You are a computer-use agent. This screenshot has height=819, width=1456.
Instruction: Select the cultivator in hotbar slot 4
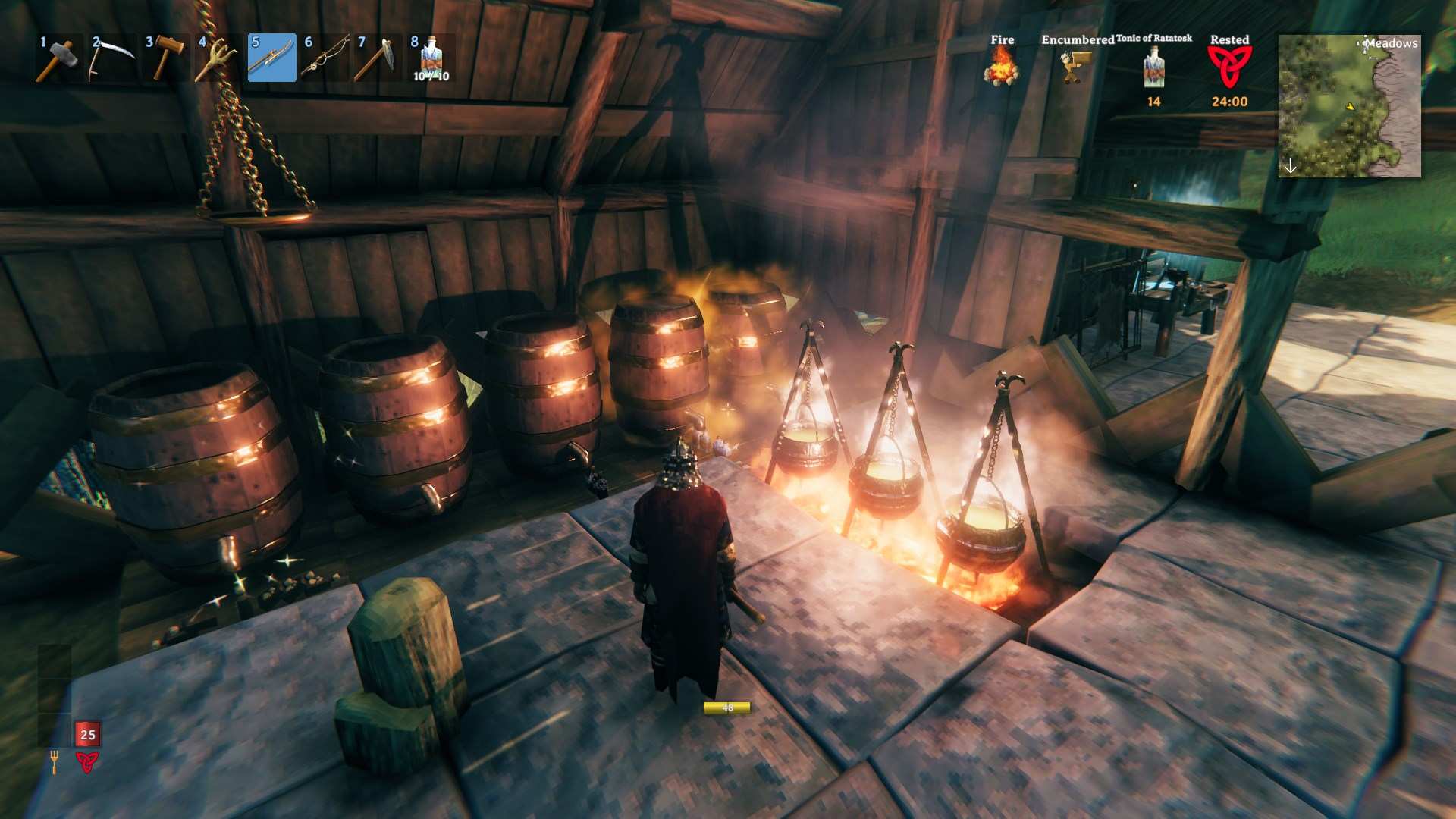click(218, 58)
